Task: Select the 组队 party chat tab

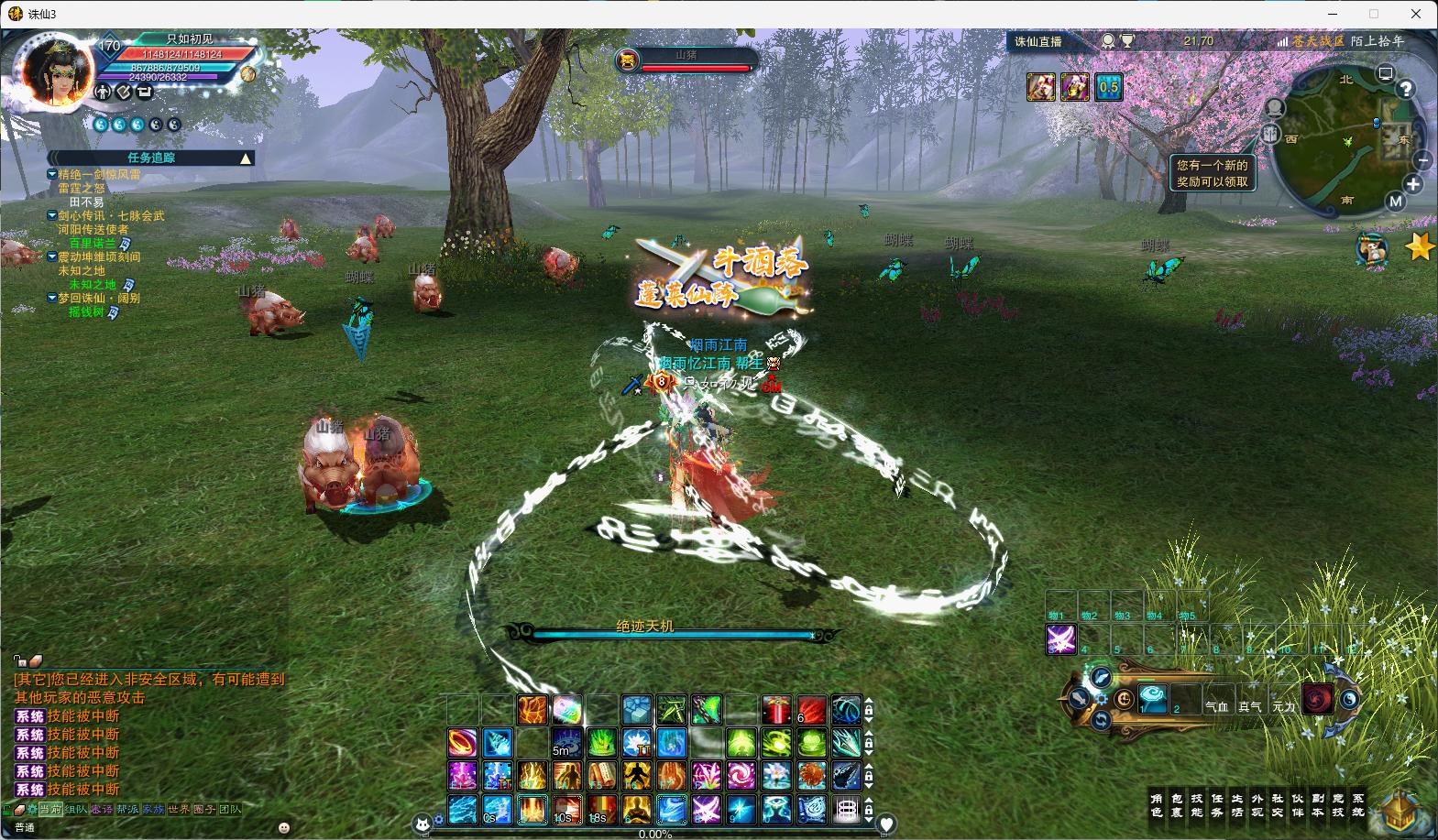Action: 75,810
